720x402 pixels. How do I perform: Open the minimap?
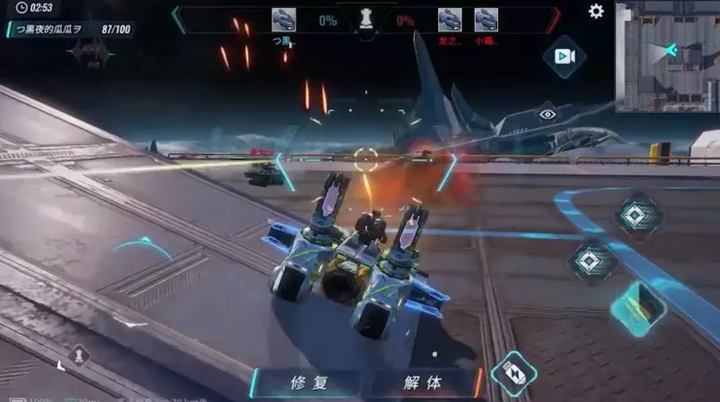[666, 56]
